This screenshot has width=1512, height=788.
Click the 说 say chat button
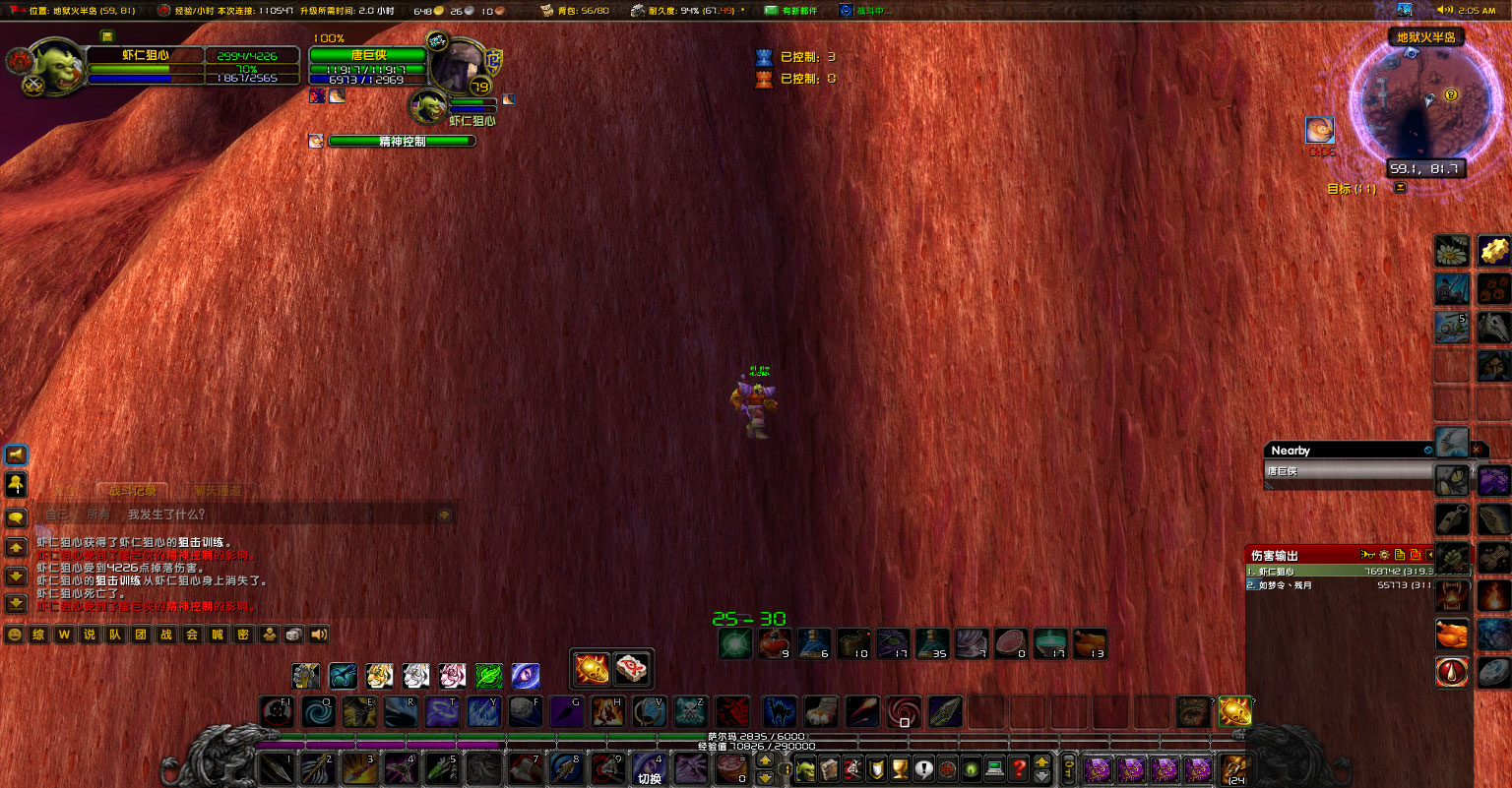(91, 634)
